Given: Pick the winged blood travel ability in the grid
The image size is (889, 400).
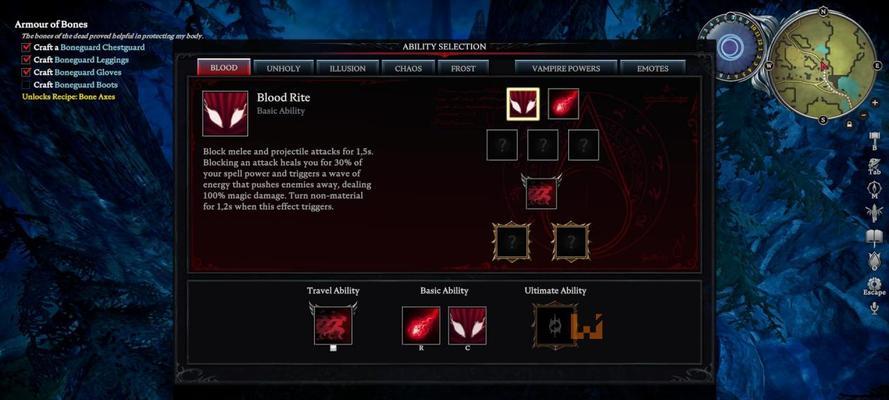Looking at the screenshot, I should [542, 192].
